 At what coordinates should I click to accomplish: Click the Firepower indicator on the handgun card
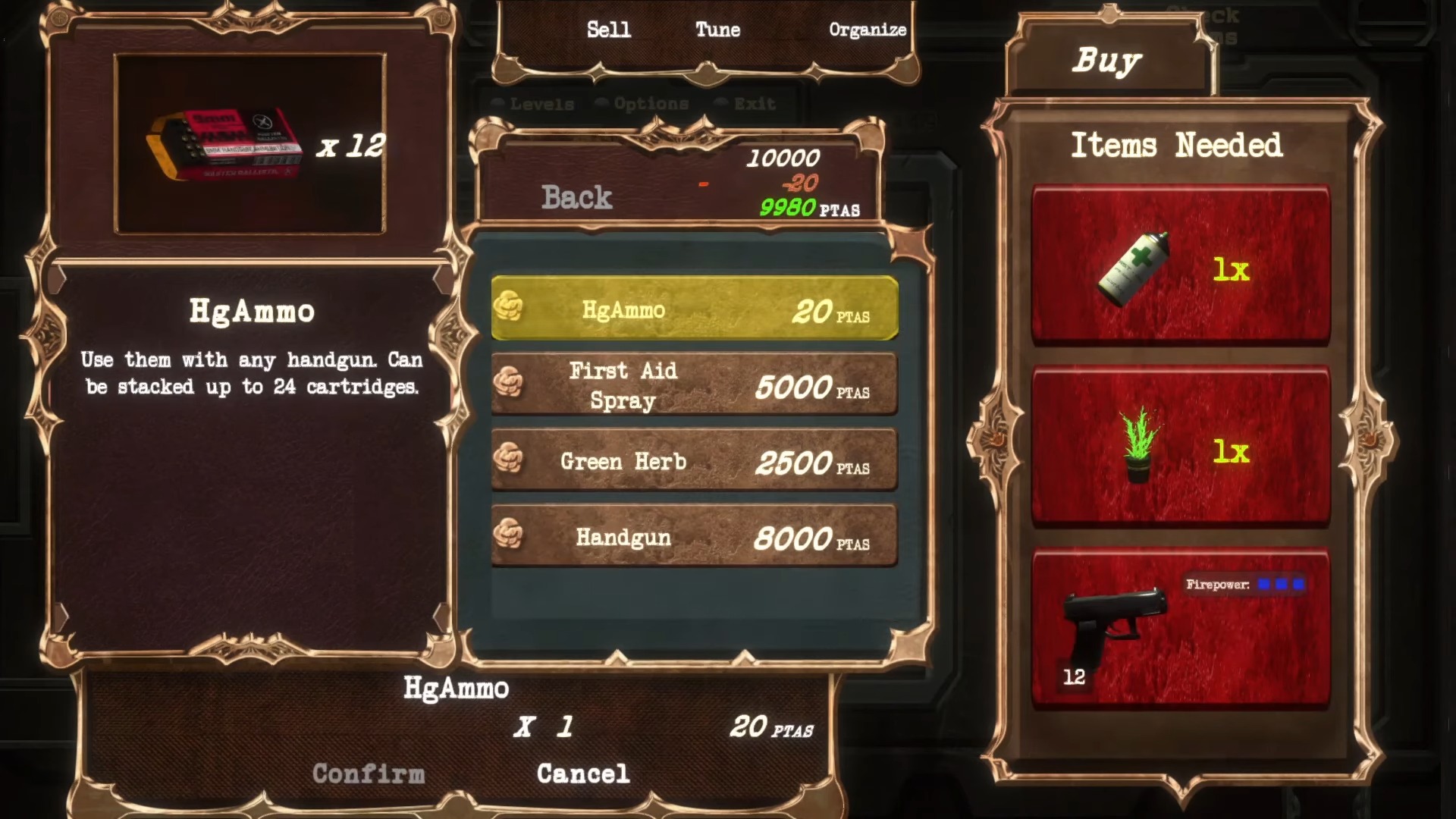tap(1244, 585)
